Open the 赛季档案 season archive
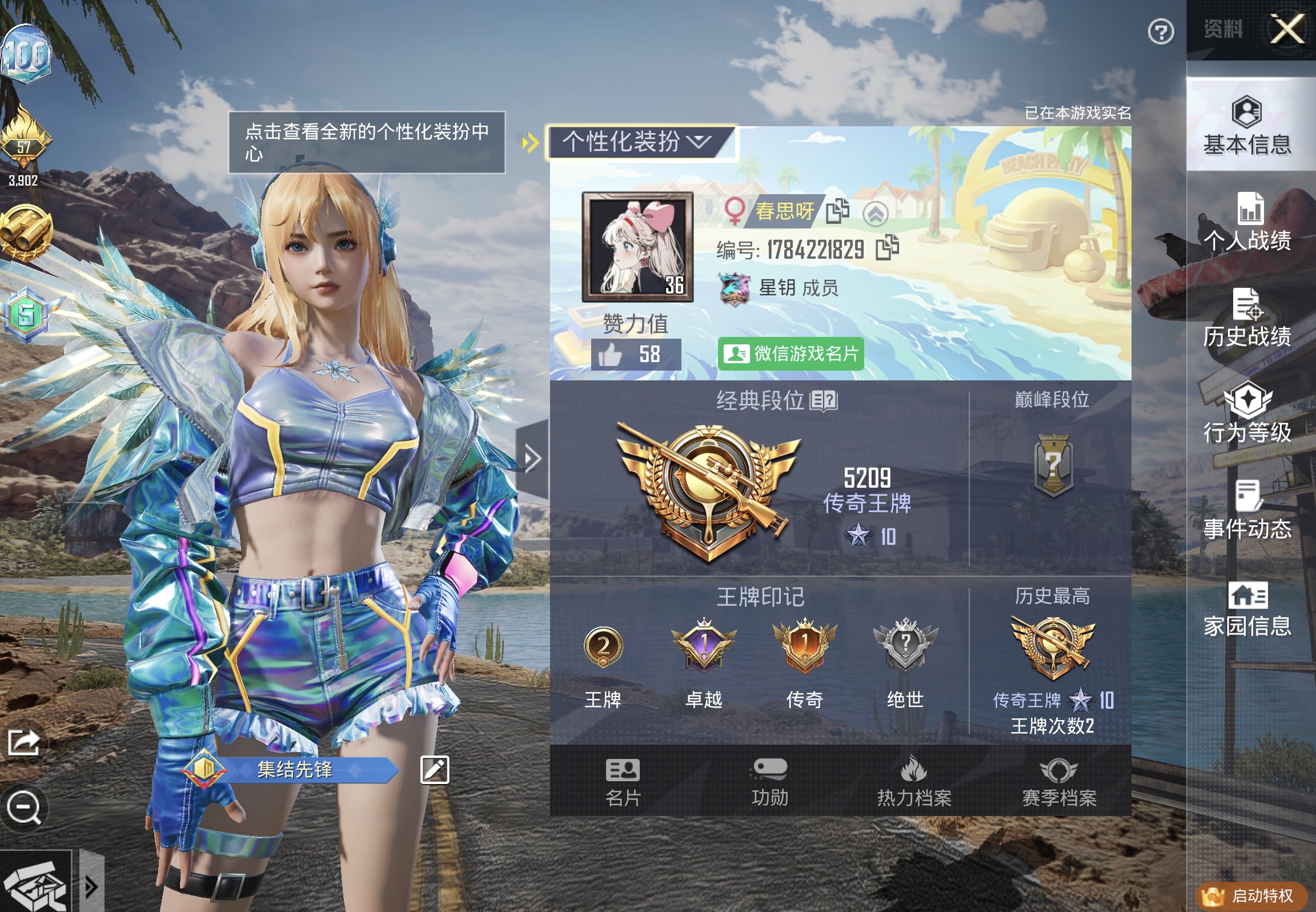This screenshot has height=912, width=1316. coord(1060,783)
